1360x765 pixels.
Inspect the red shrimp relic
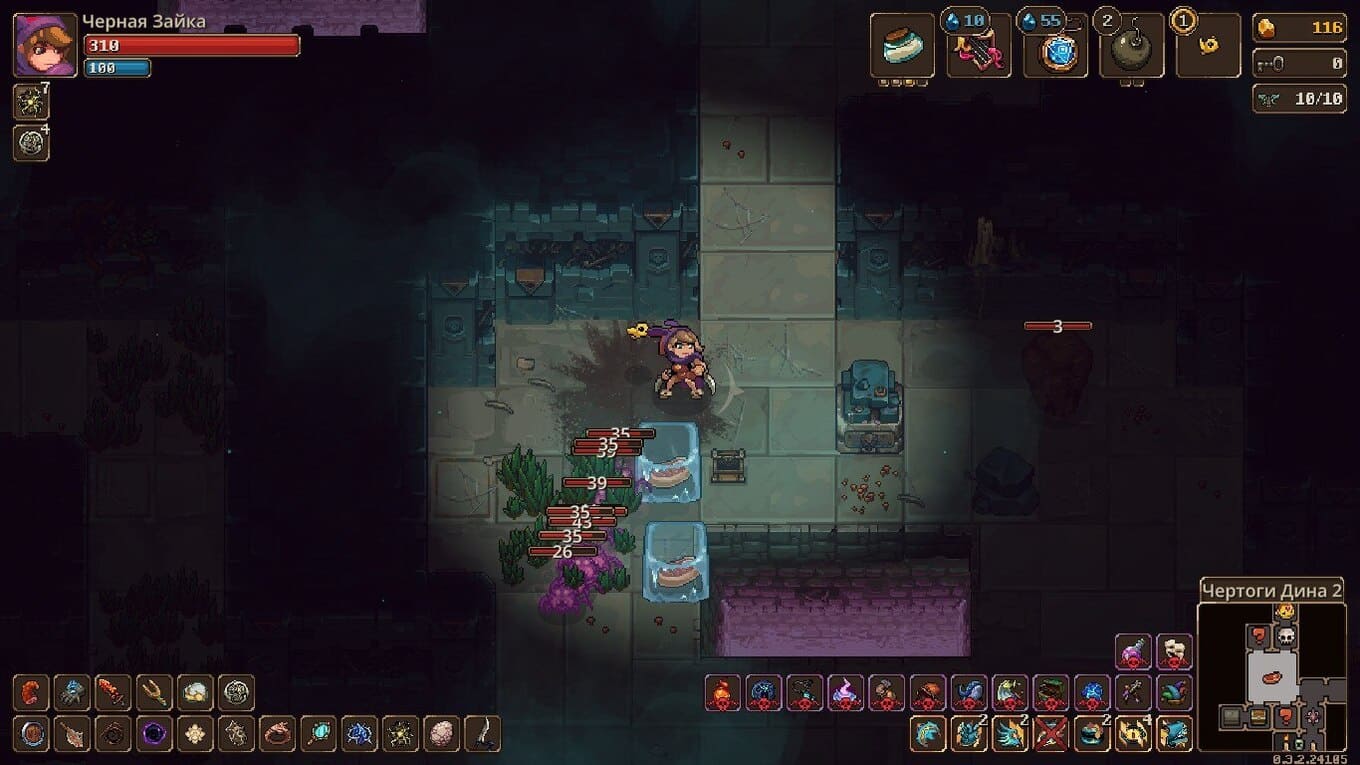point(33,693)
